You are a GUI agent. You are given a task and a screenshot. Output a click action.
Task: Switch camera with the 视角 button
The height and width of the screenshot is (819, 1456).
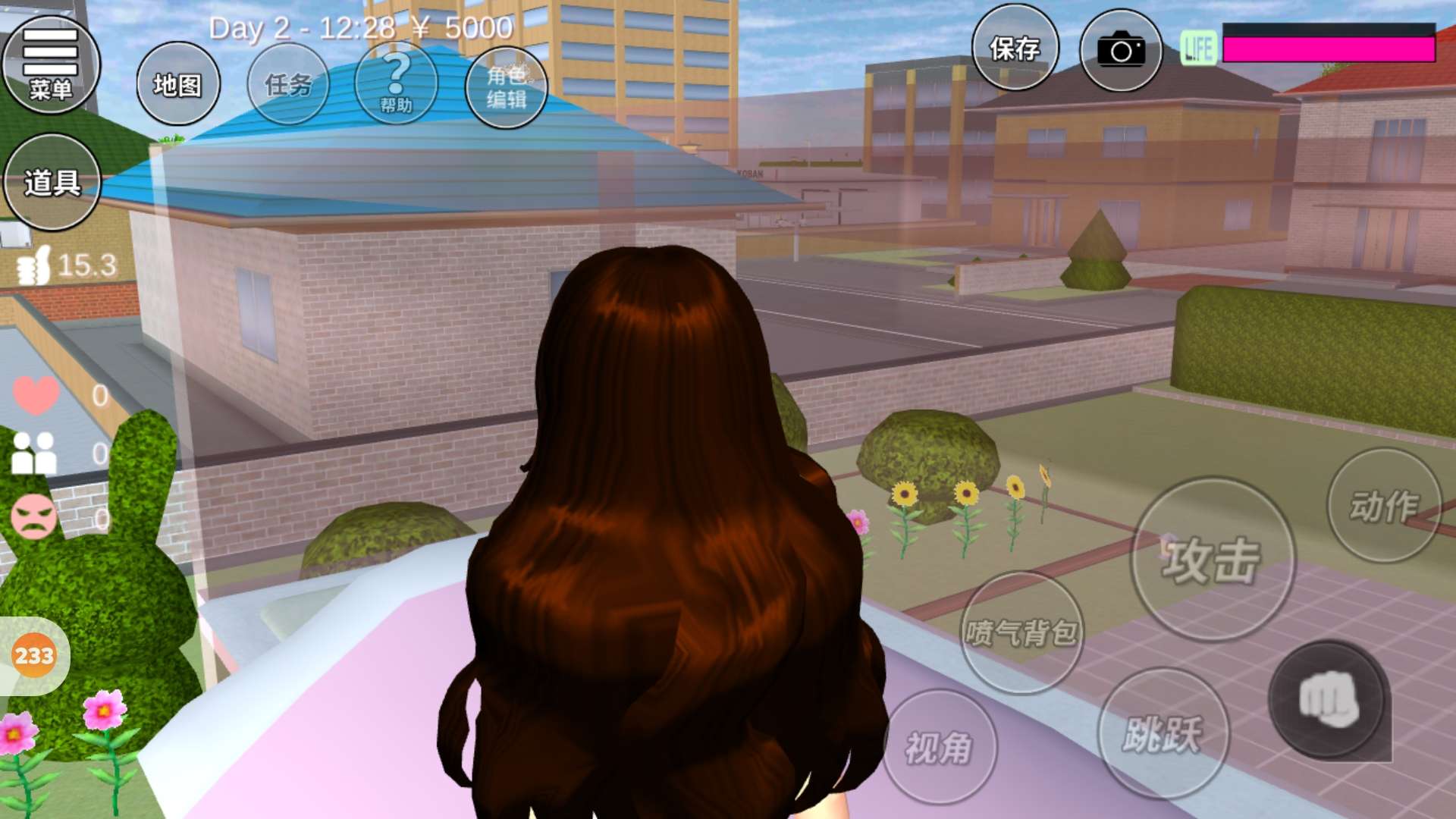pyautogui.click(x=940, y=747)
